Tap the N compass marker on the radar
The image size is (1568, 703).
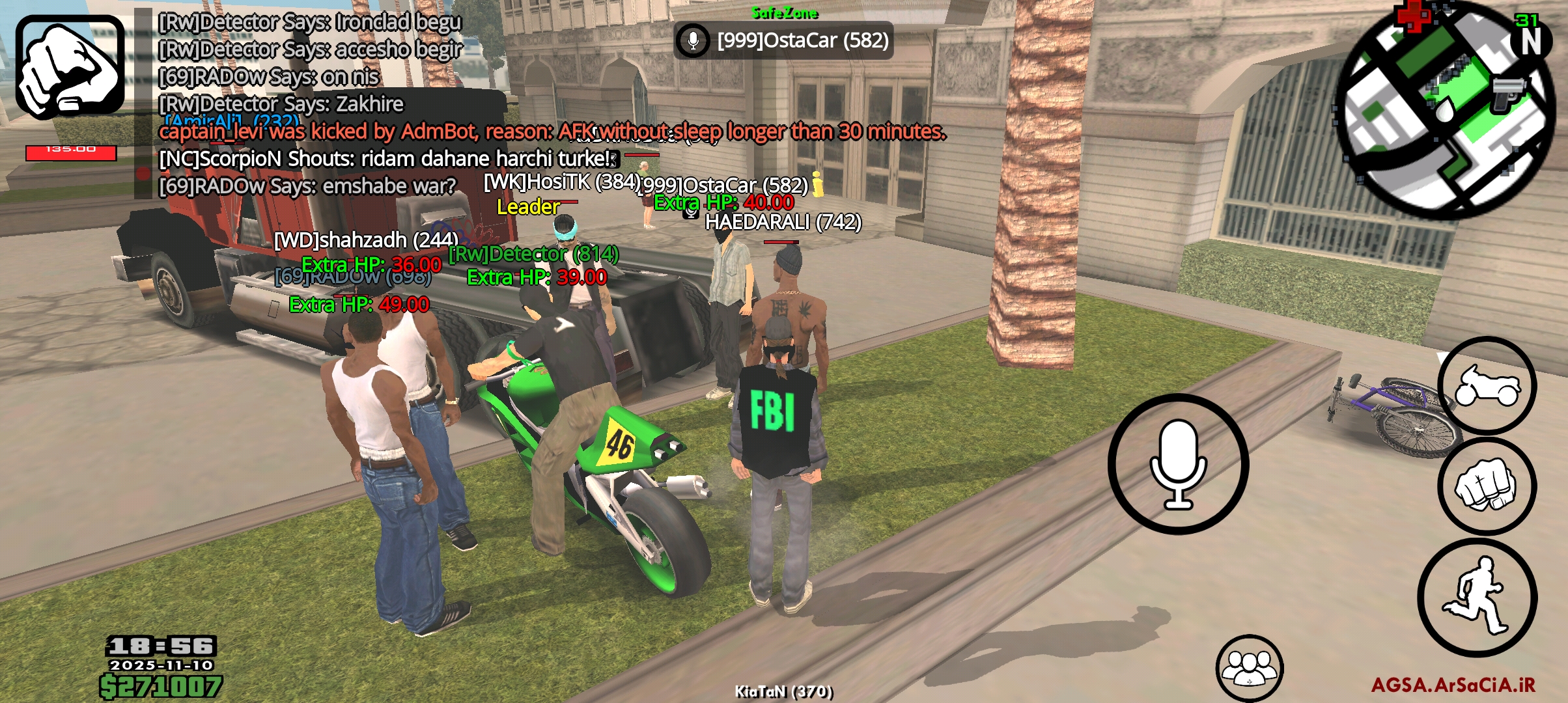click(1532, 41)
